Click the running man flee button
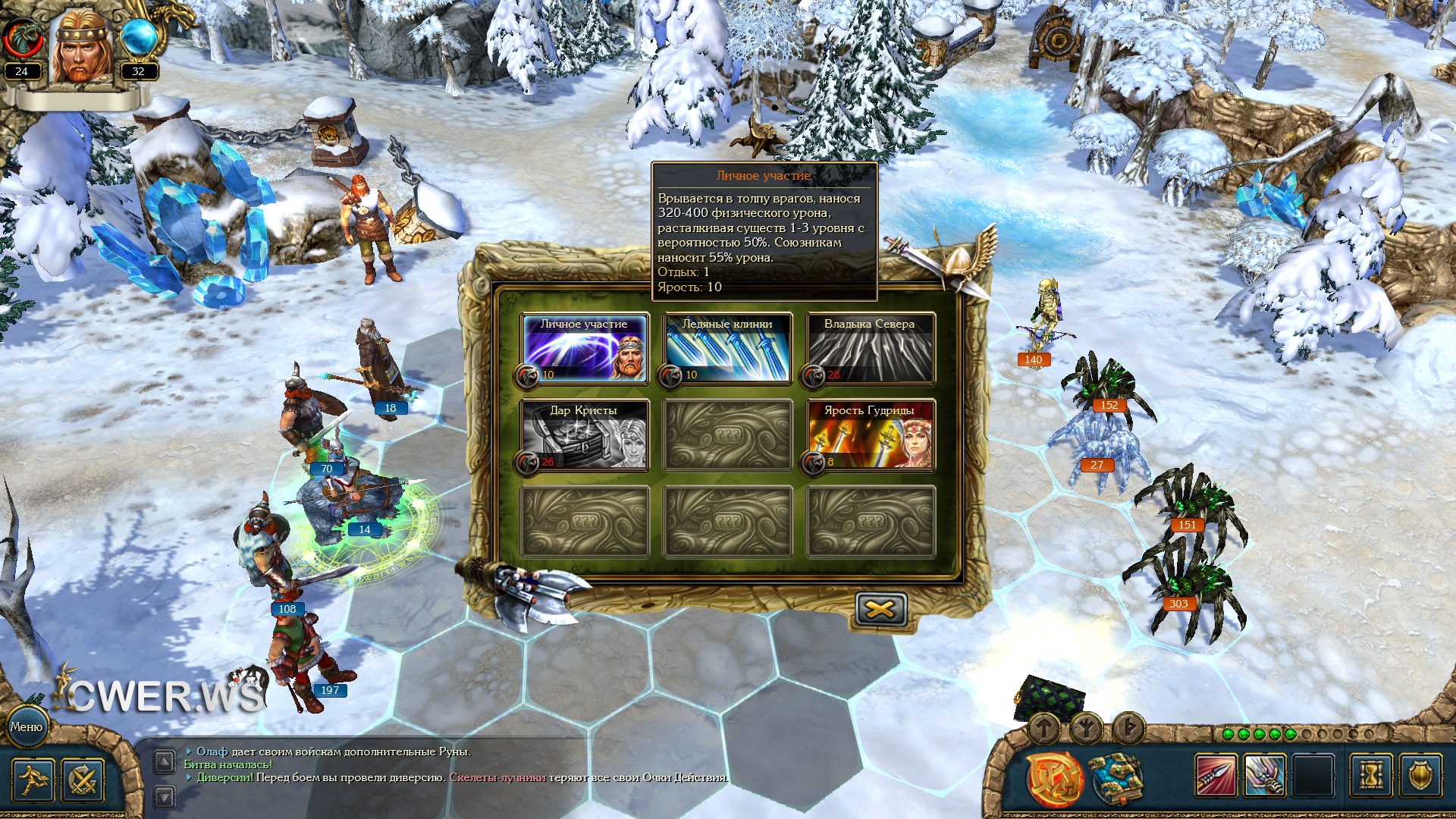 point(33,780)
